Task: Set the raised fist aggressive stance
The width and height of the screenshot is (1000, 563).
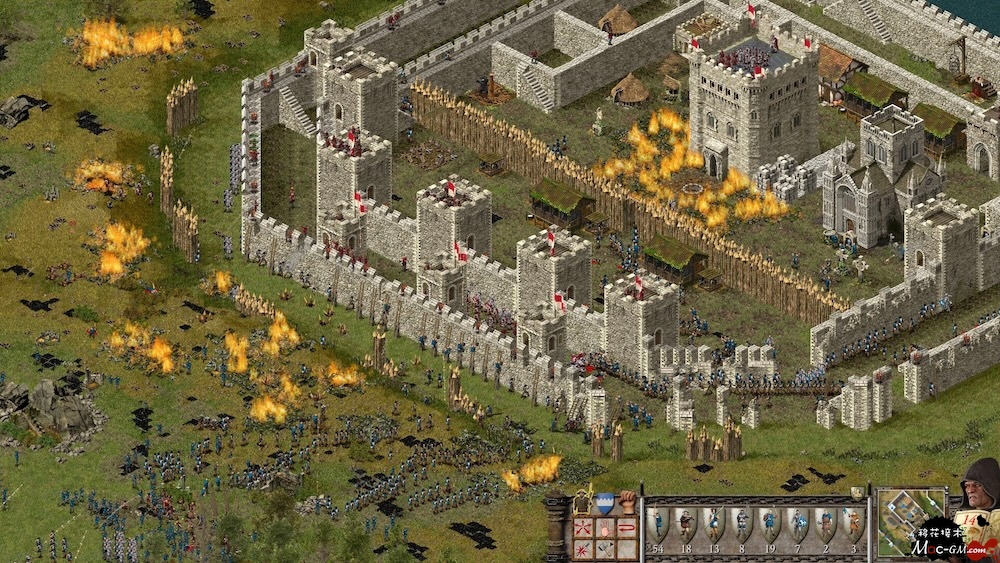Action: 628,500
